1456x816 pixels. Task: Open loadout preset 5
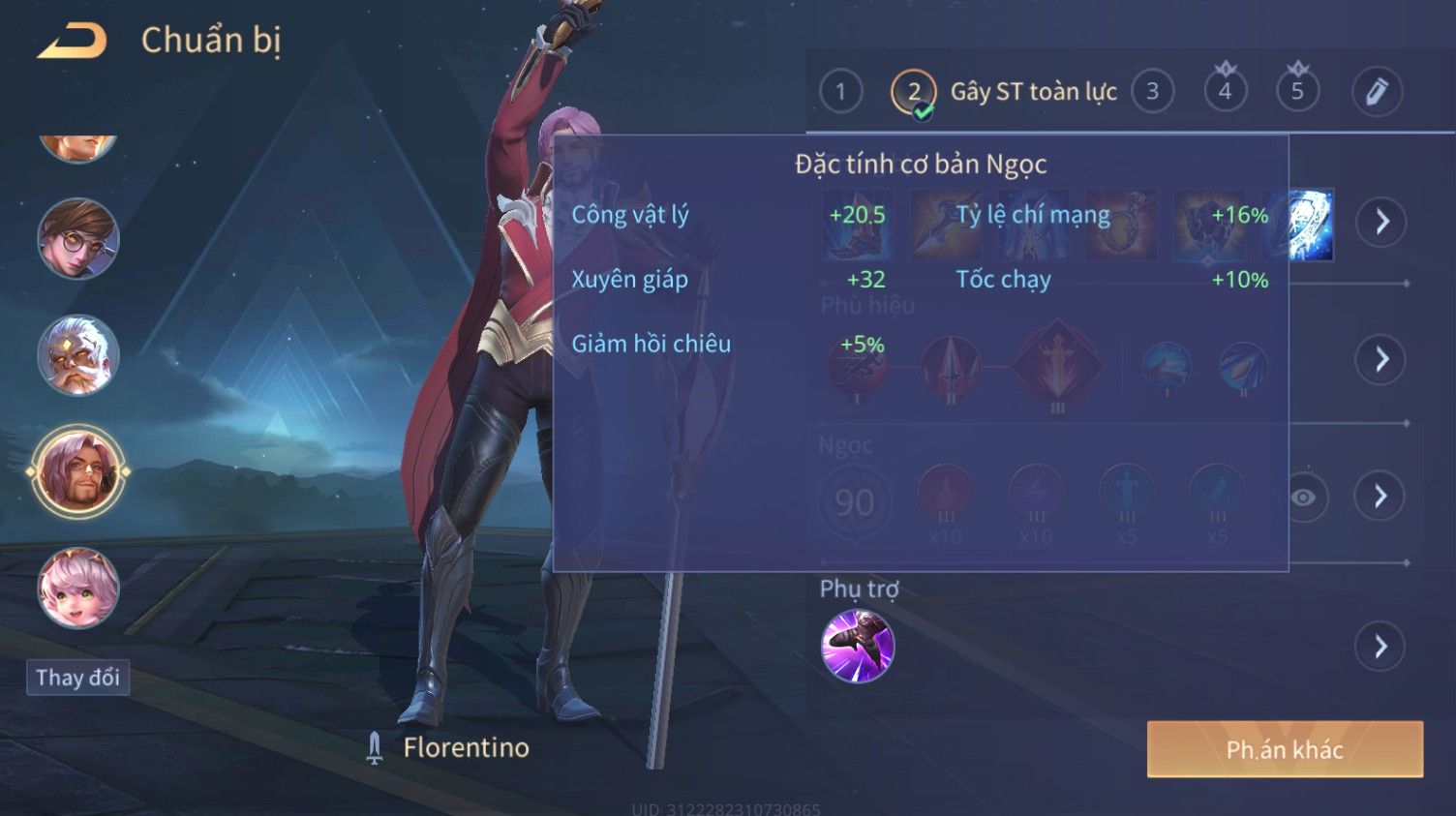[x=1297, y=92]
